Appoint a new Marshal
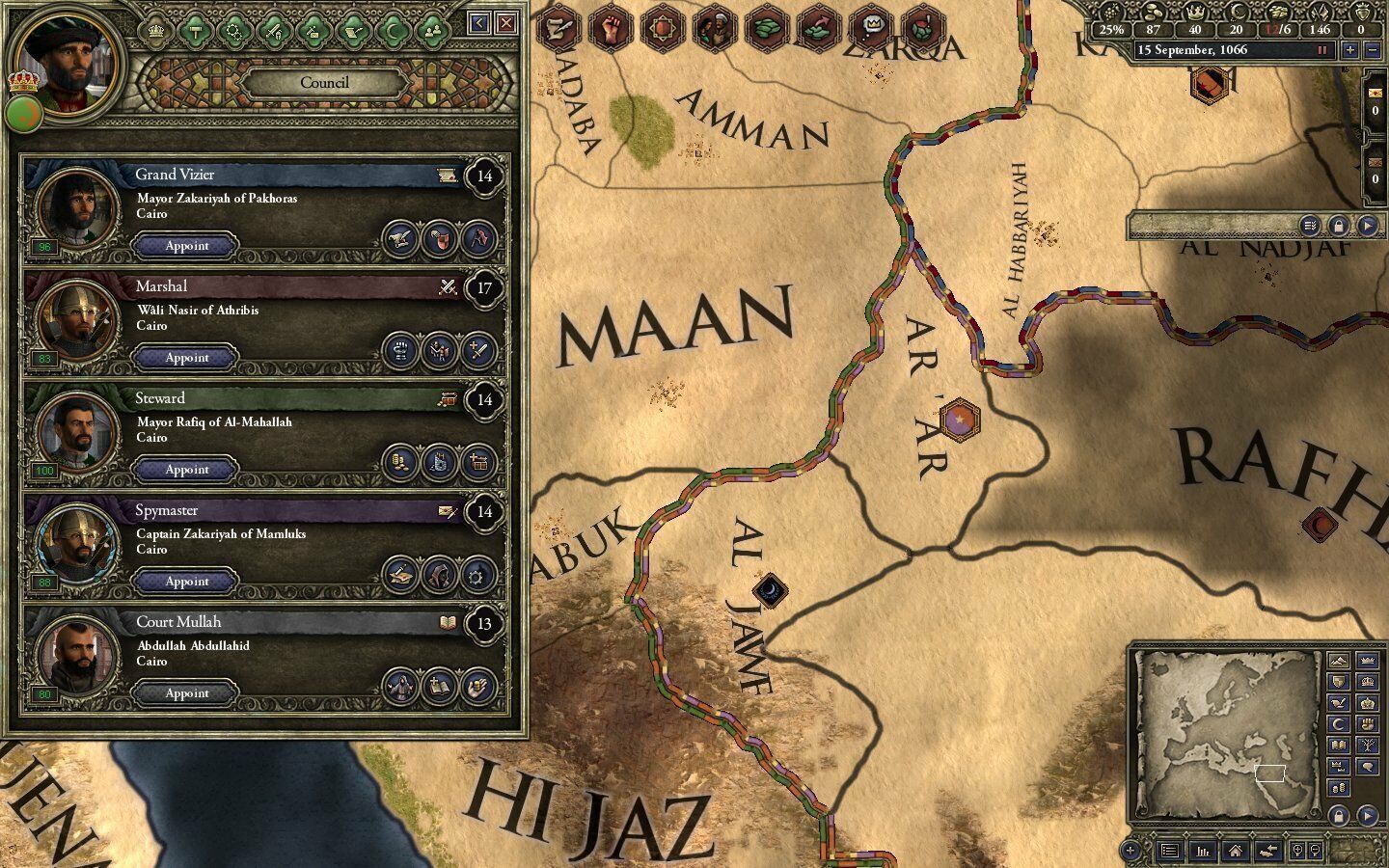 [186, 358]
